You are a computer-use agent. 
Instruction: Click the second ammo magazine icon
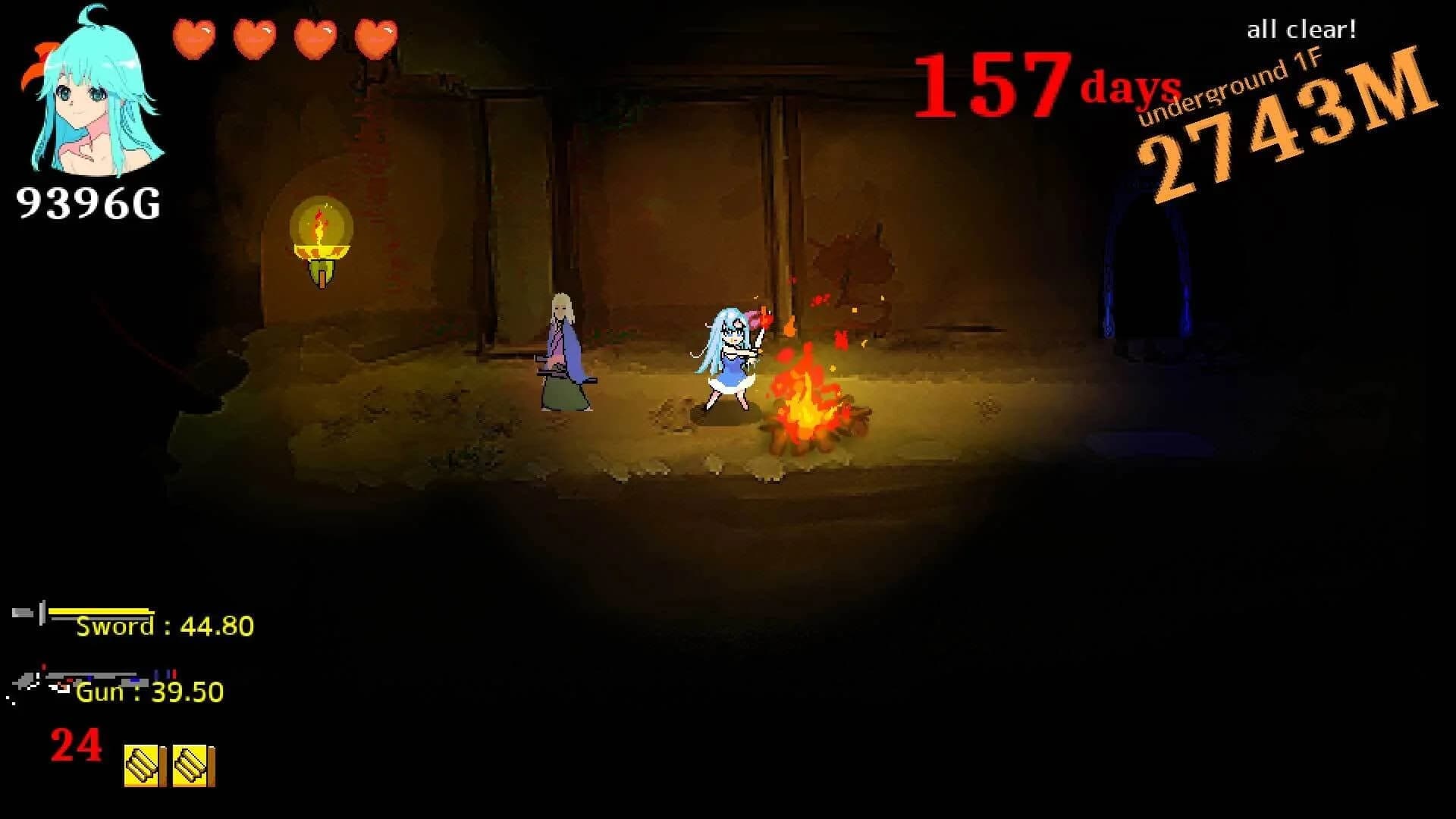pyautogui.click(x=192, y=767)
